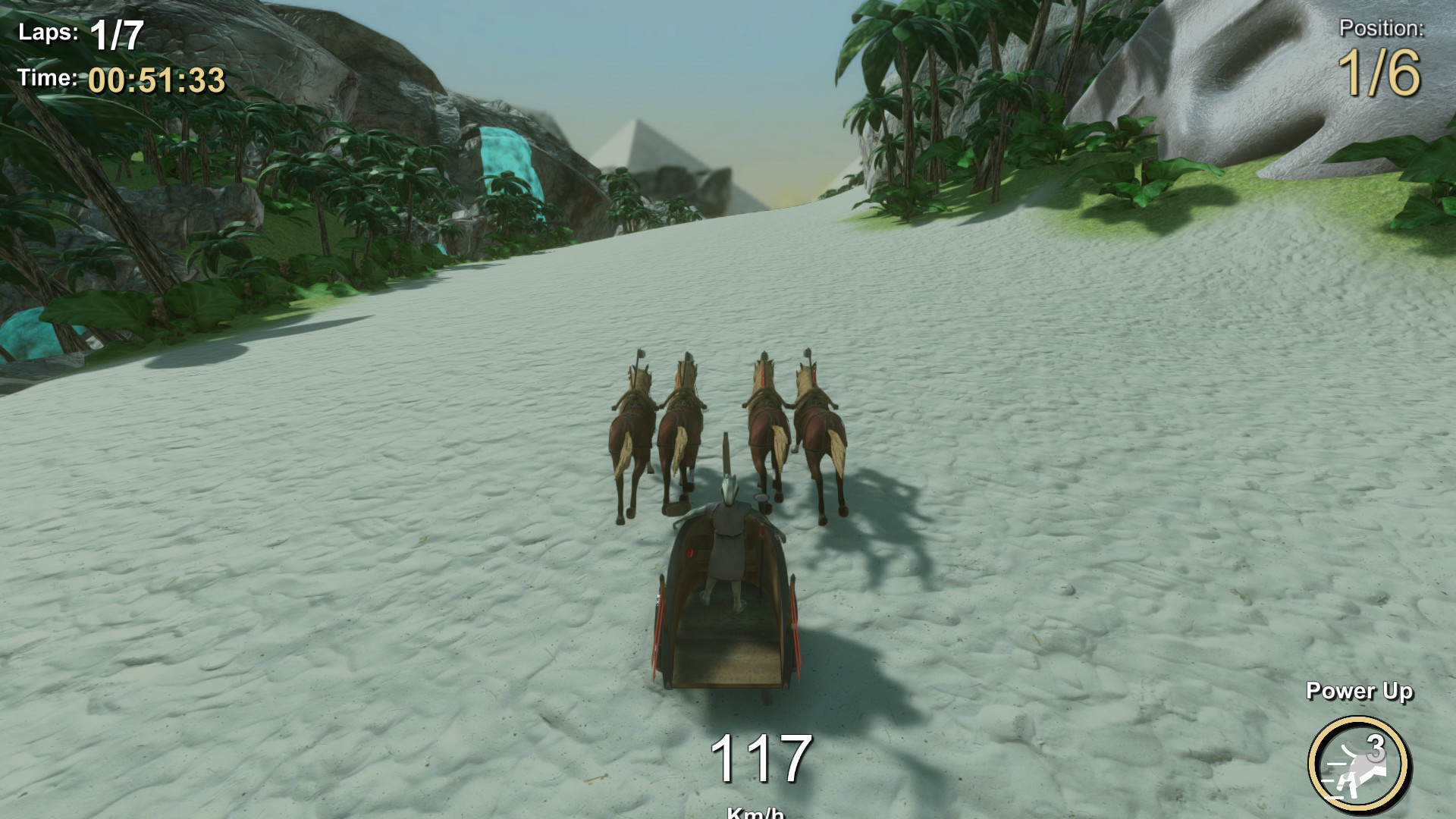Select the Laps label heading
The height and width of the screenshot is (819, 1456).
coord(49,30)
